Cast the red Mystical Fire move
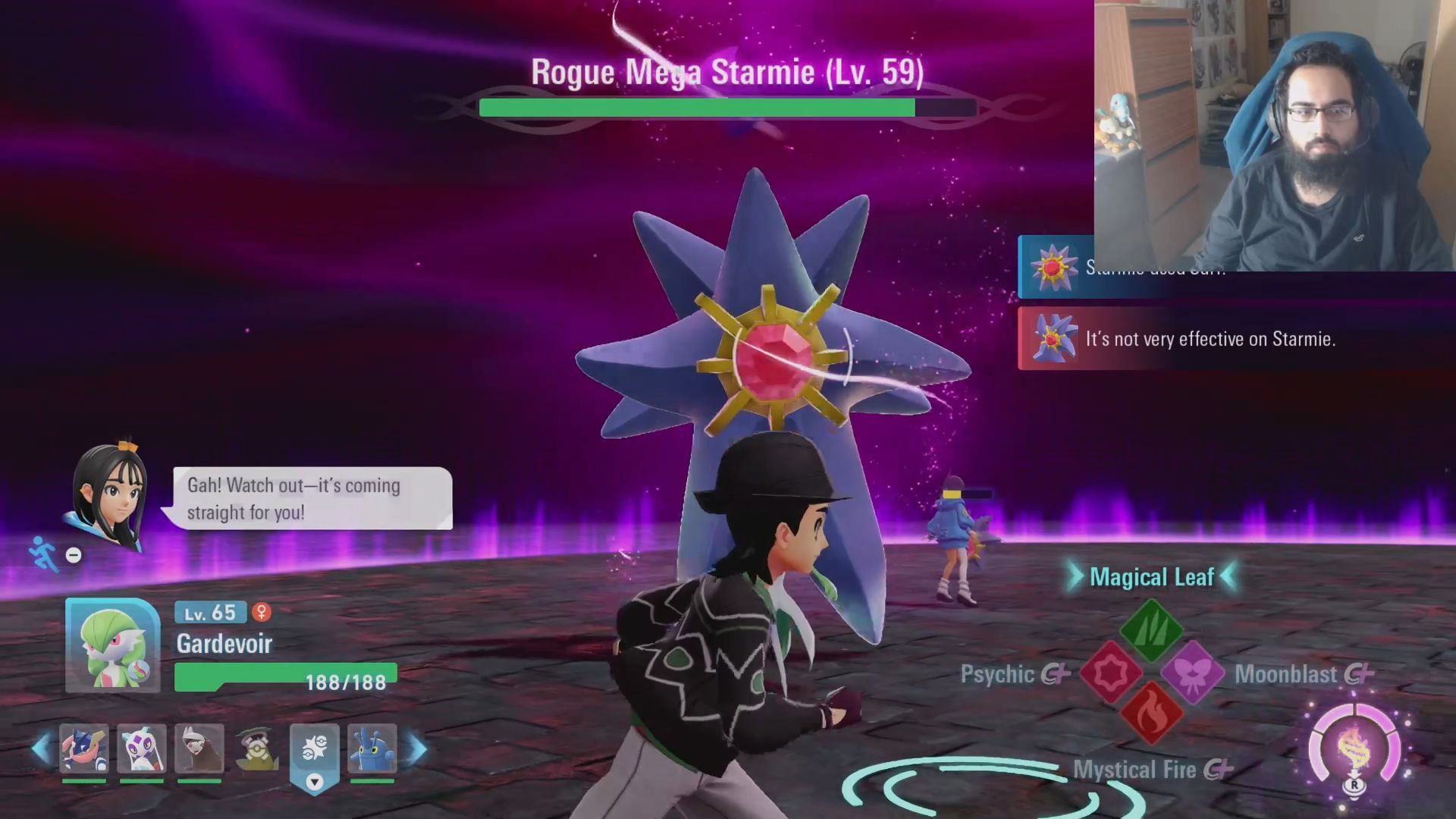The width and height of the screenshot is (1456, 819). tap(1151, 714)
